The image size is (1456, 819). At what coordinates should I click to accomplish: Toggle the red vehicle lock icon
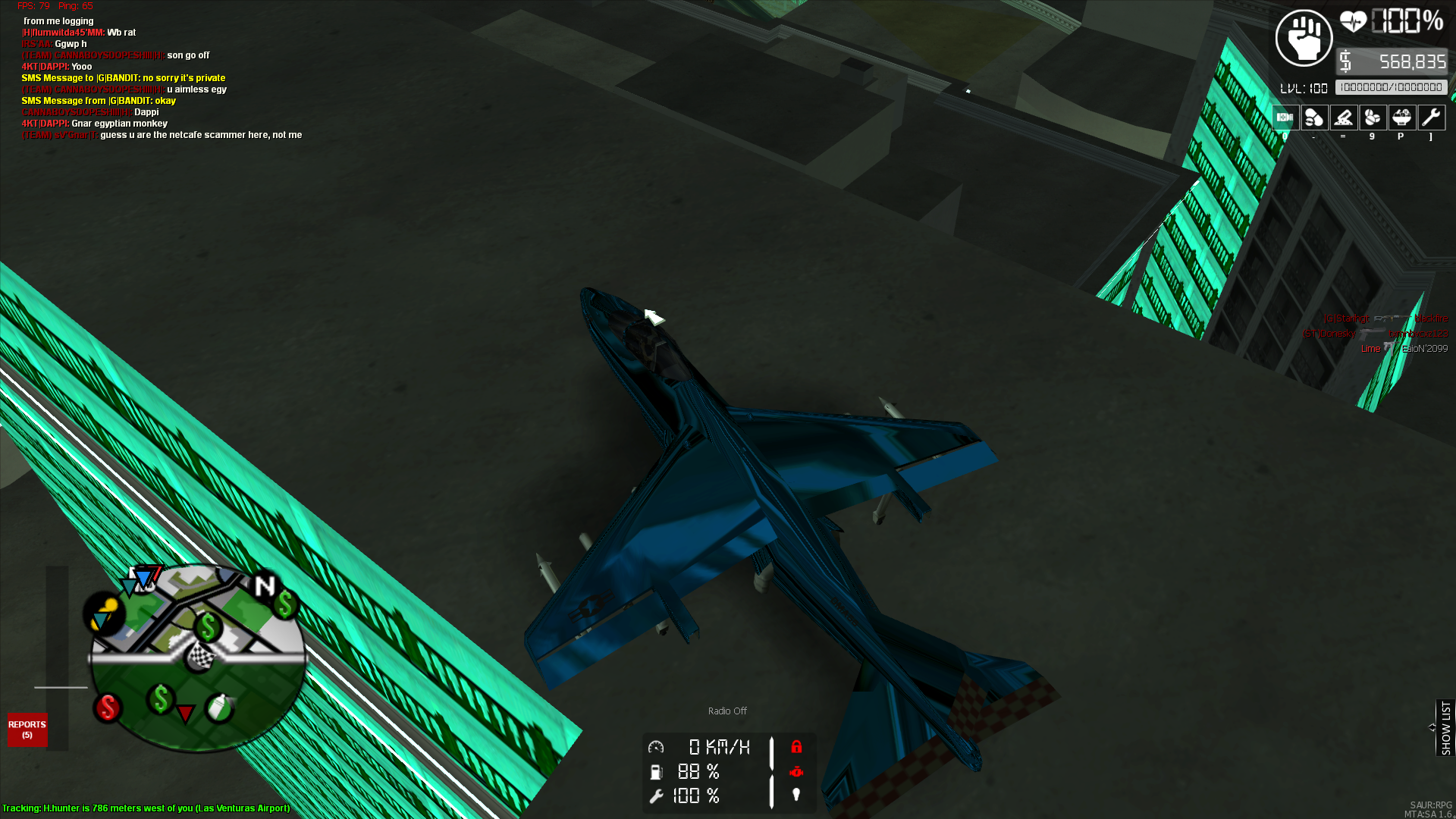coord(796,747)
